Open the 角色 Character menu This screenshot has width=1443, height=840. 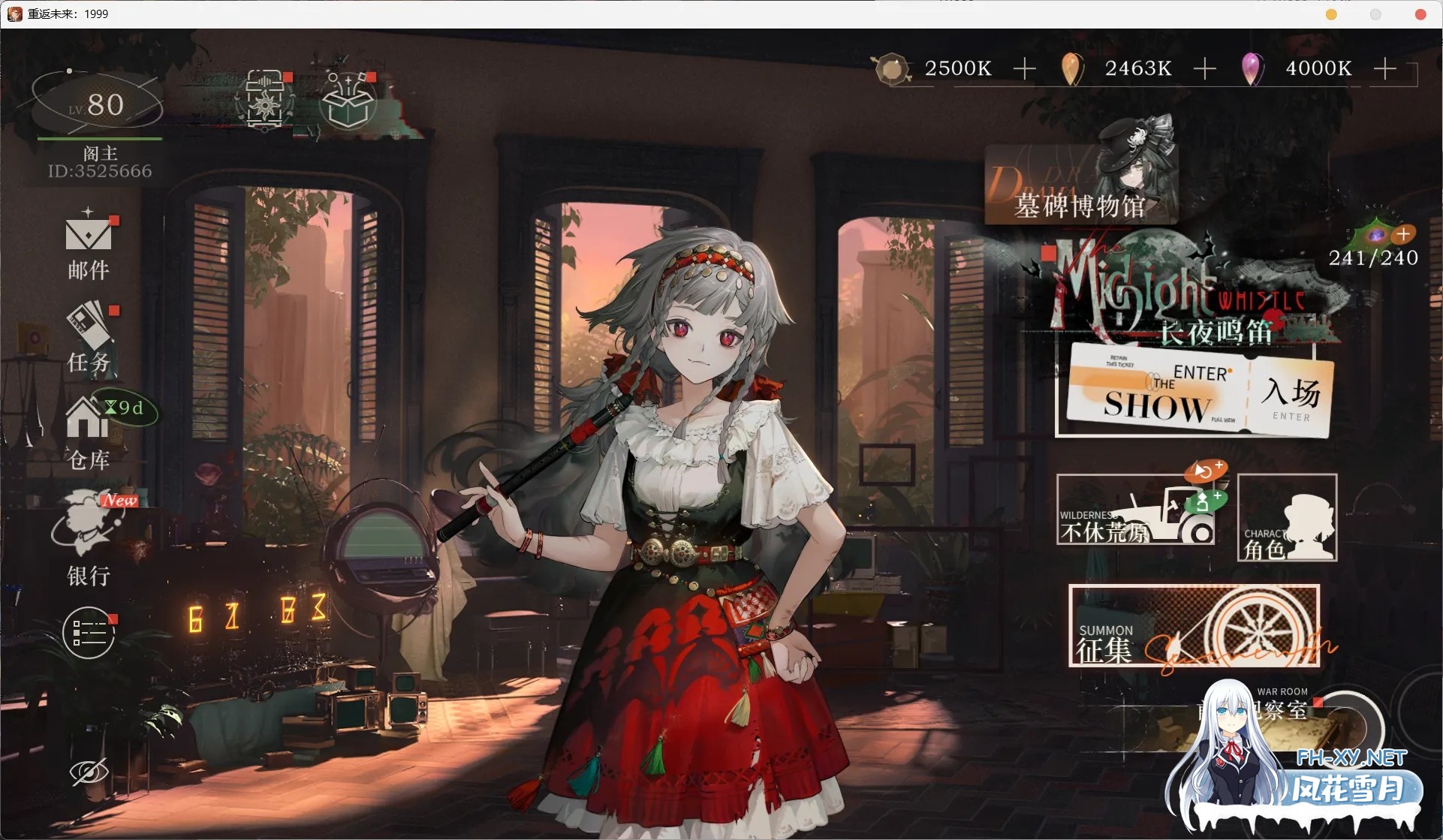(1287, 518)
